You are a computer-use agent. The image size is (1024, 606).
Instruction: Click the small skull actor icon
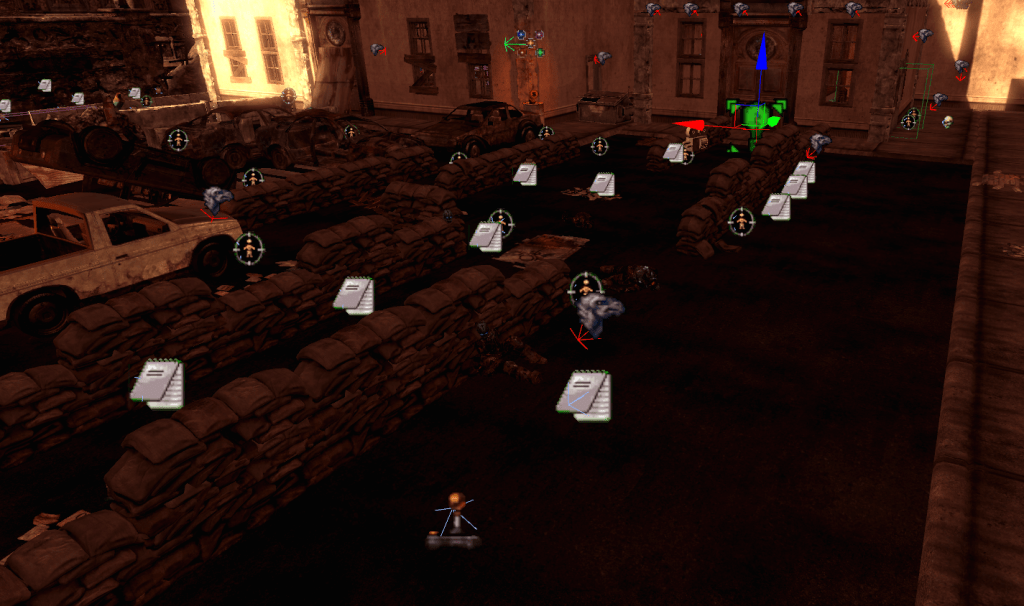tap(946, 122)
